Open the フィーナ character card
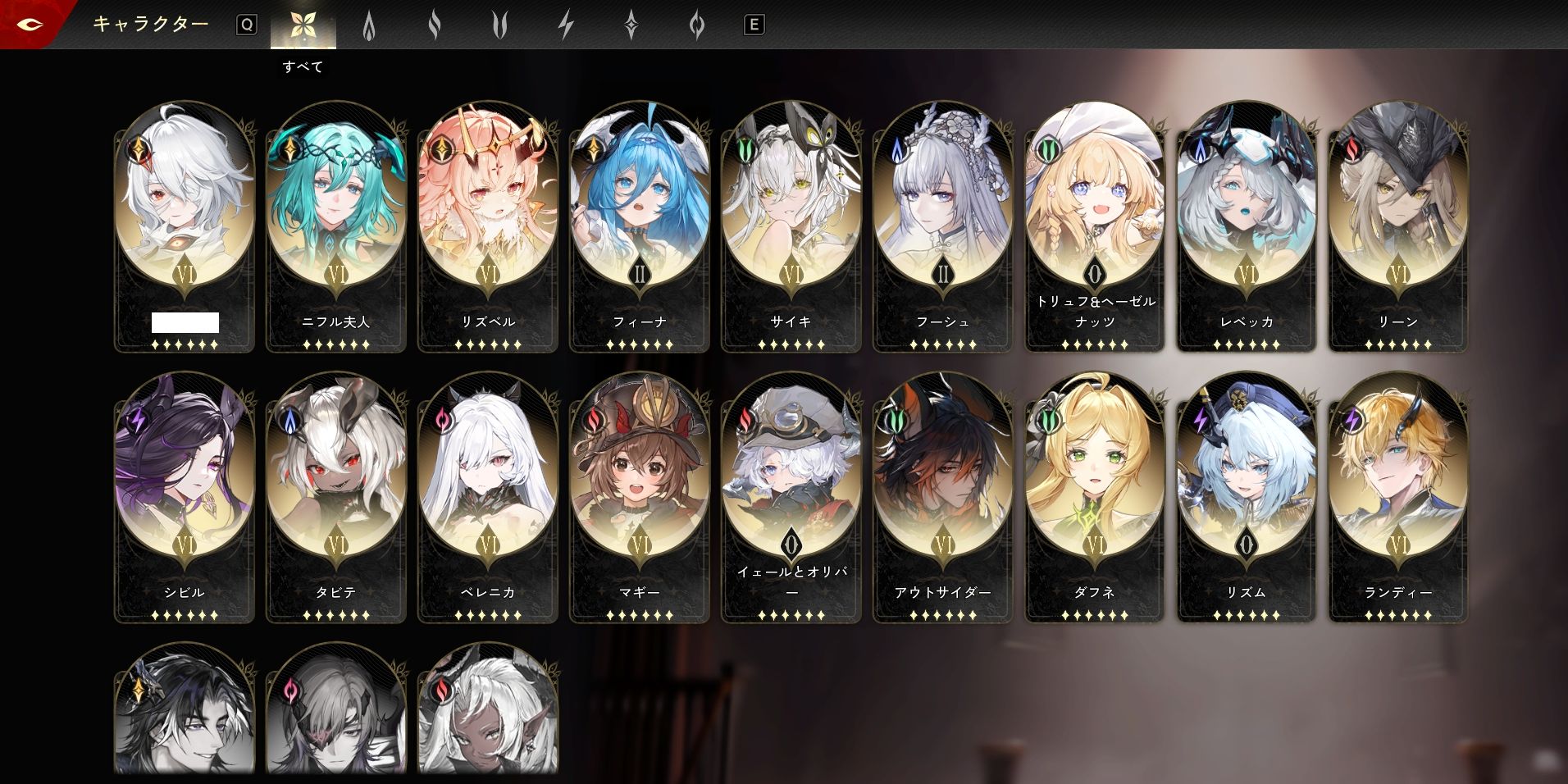The height and width of the screenshot is (784, 1568). point(640,226)
